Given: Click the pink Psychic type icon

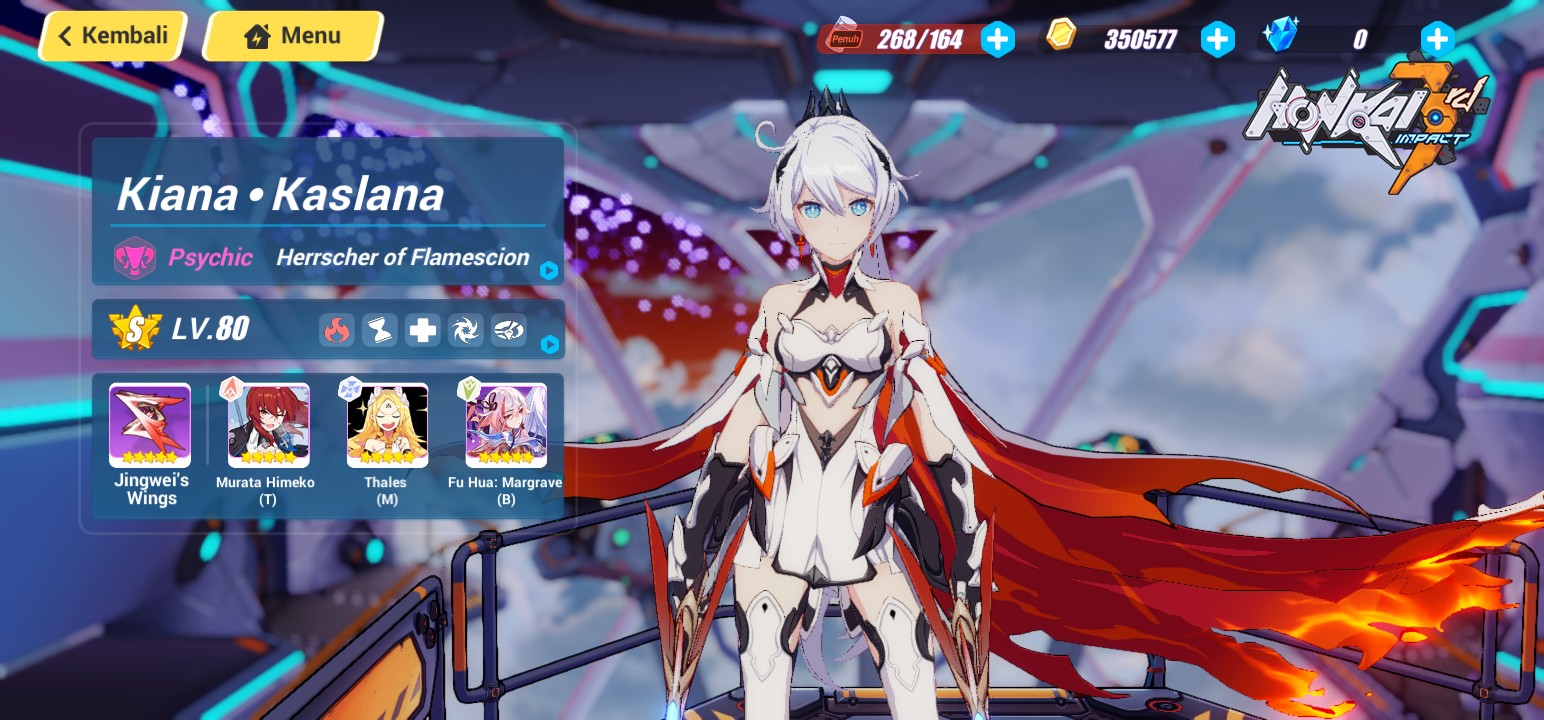Looking at the screenshot, I should point(135,257).
